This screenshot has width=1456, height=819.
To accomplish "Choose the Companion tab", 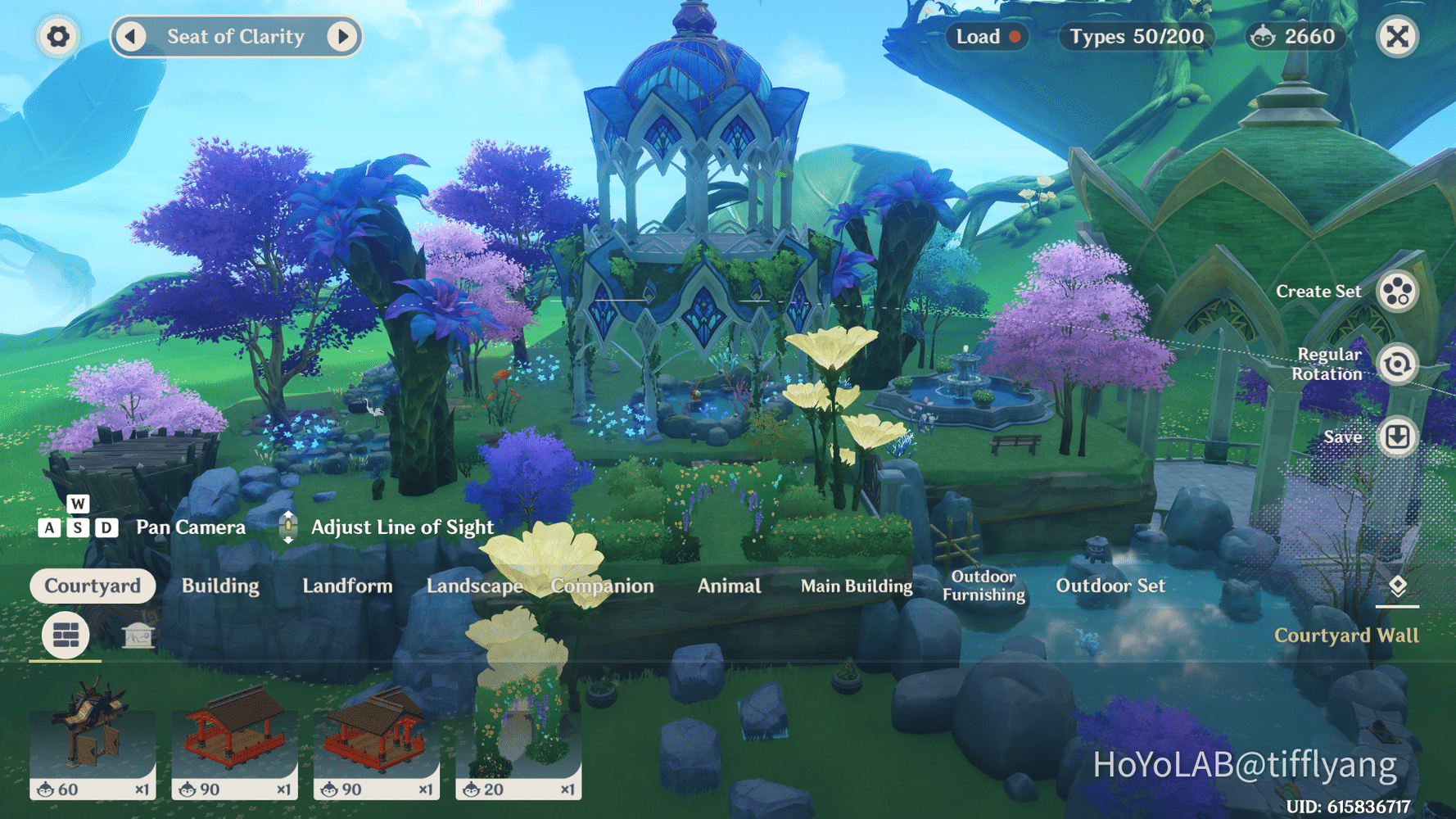I will 602,586.
